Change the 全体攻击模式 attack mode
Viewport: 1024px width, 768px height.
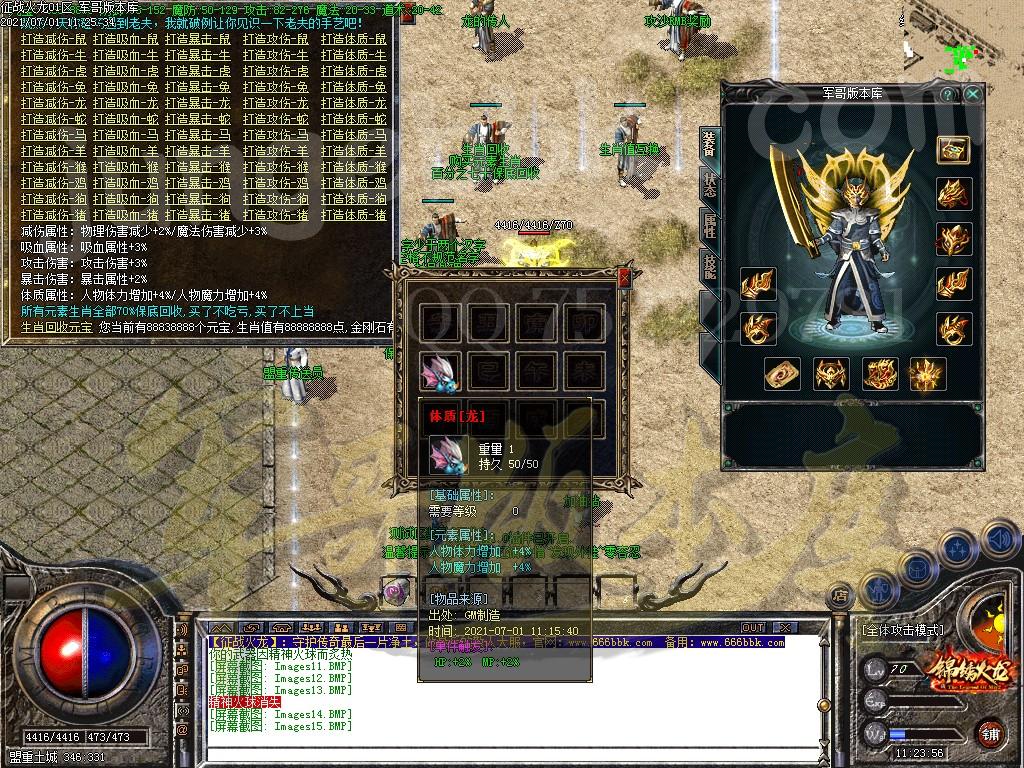(x=901, y=630)
